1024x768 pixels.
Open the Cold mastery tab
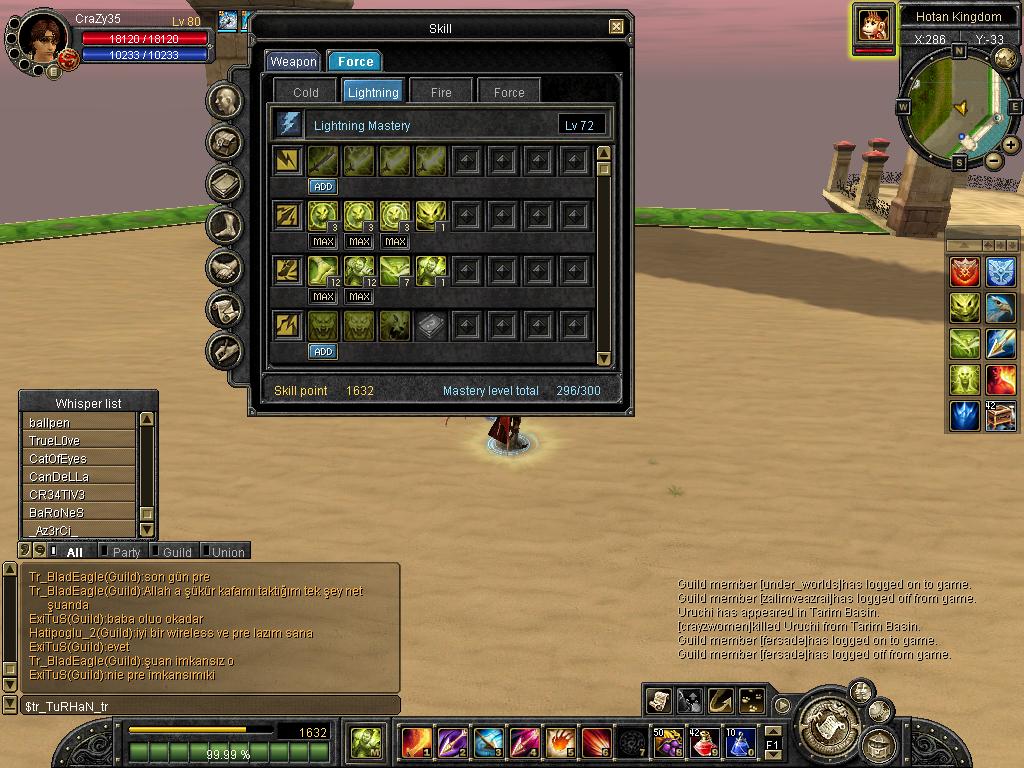pos(306,92)
